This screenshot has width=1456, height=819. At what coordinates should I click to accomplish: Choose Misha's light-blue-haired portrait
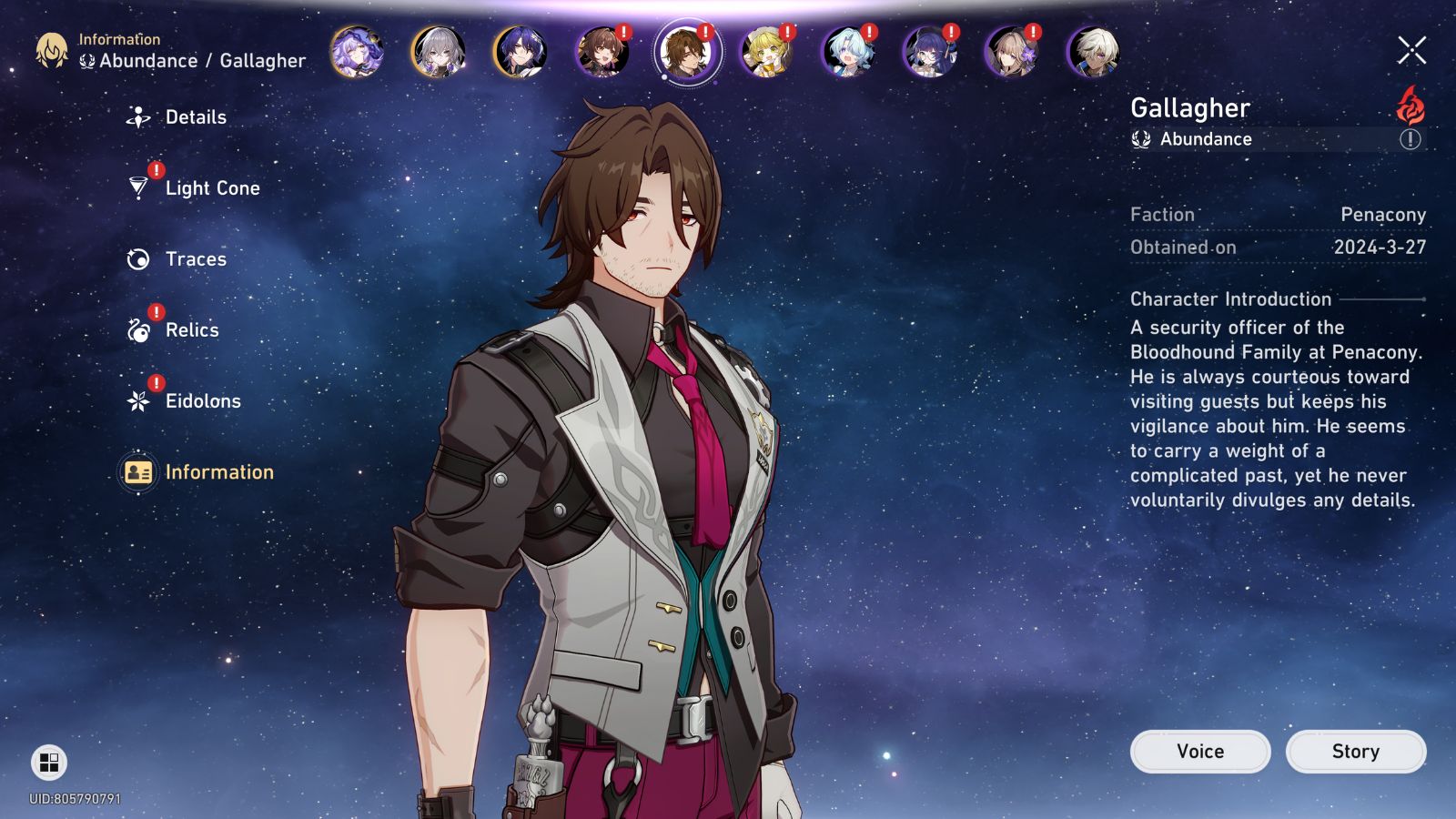point(848,51)
